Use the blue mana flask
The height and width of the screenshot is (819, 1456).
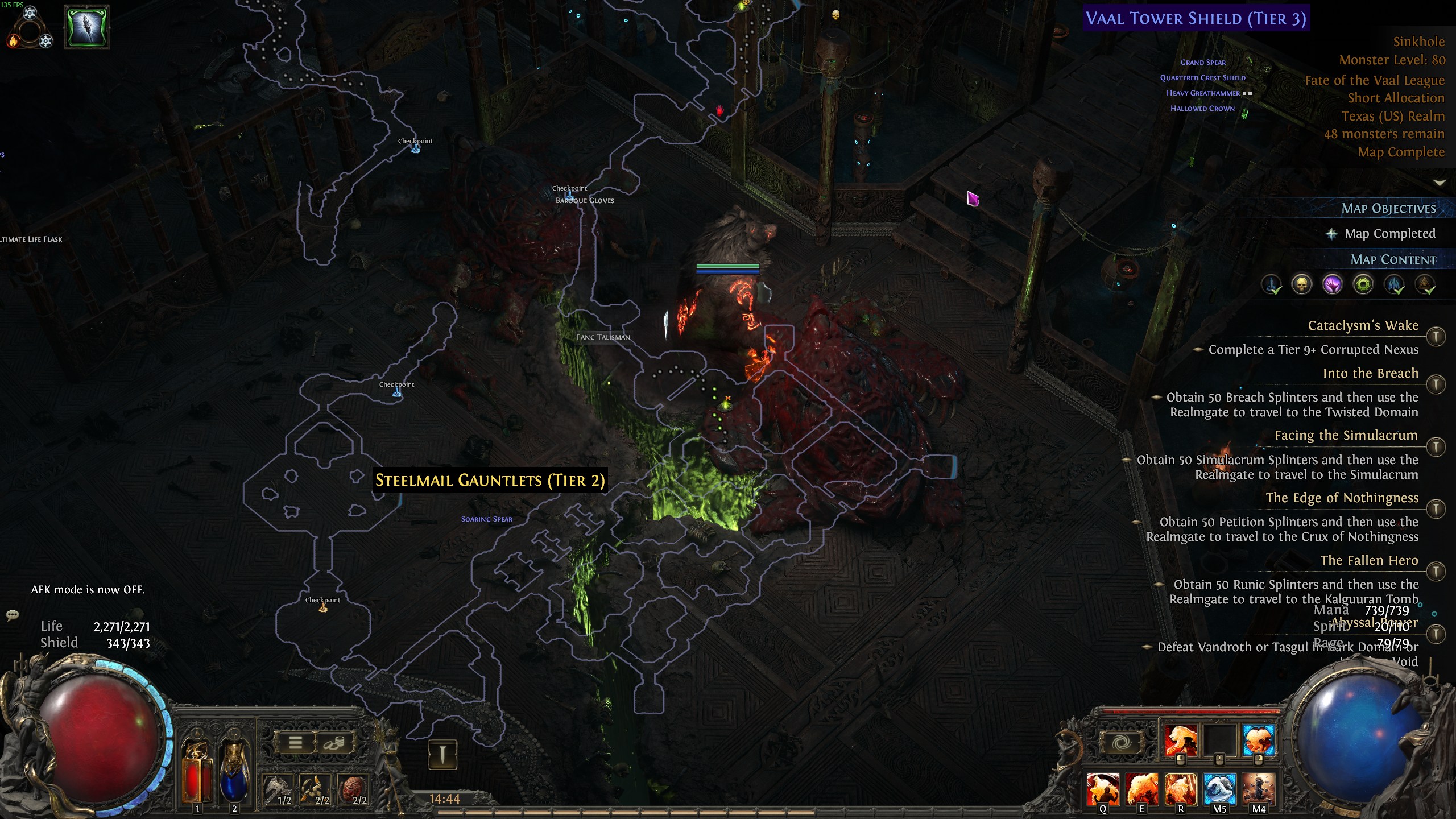tap(234, 772)
